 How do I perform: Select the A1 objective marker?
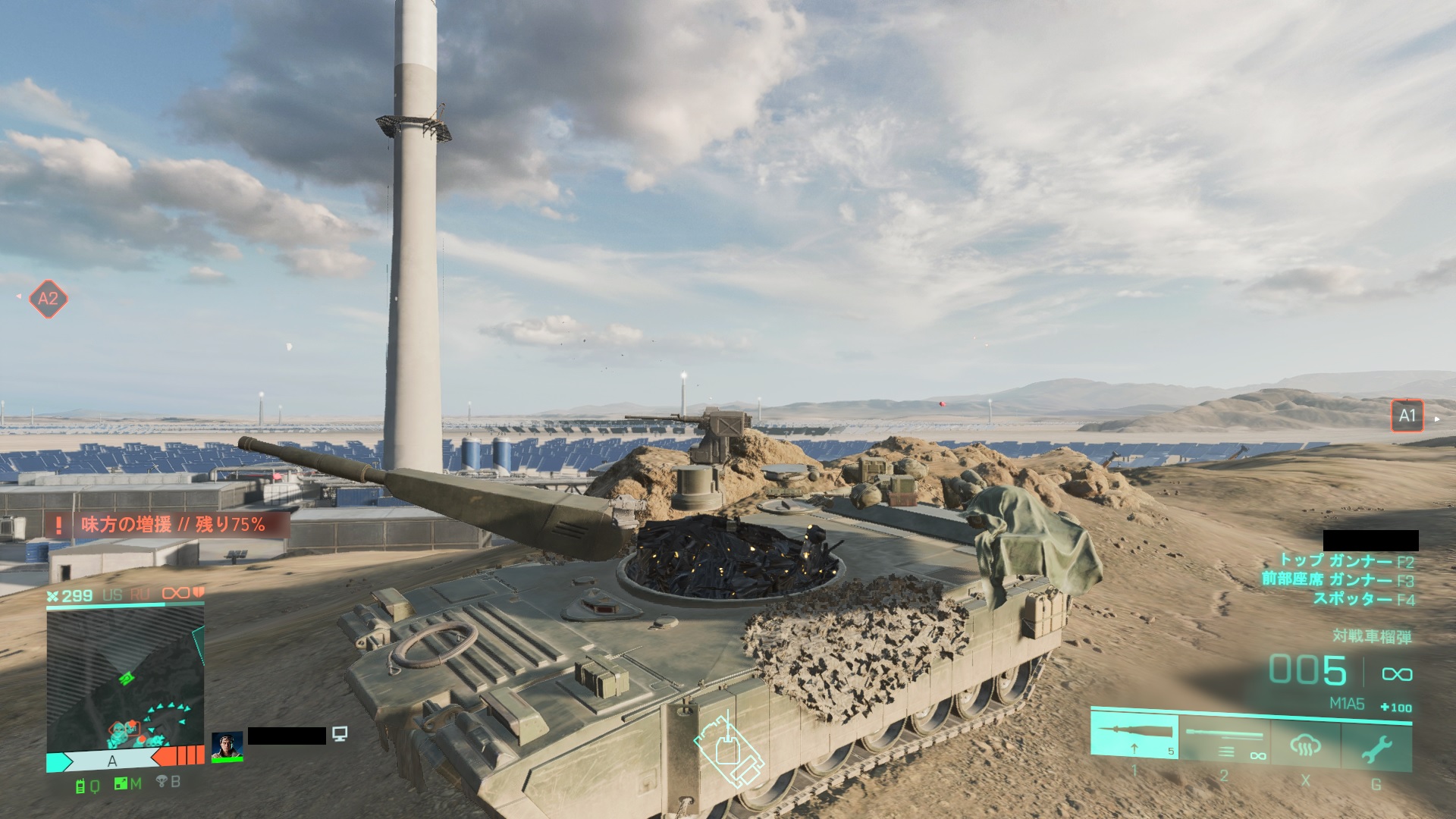click(x=1407, y=416)
